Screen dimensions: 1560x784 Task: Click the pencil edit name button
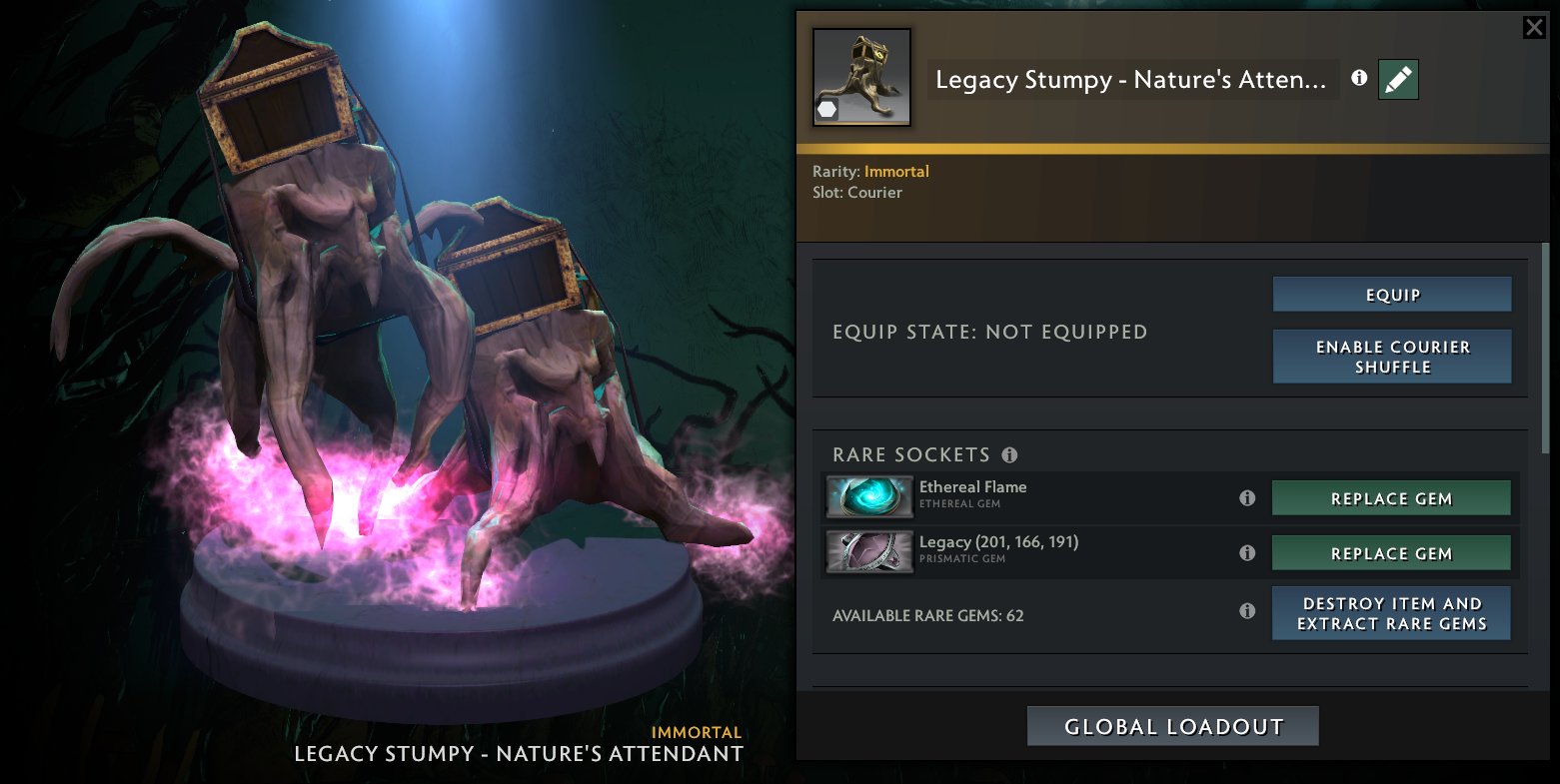[1398, 79]
